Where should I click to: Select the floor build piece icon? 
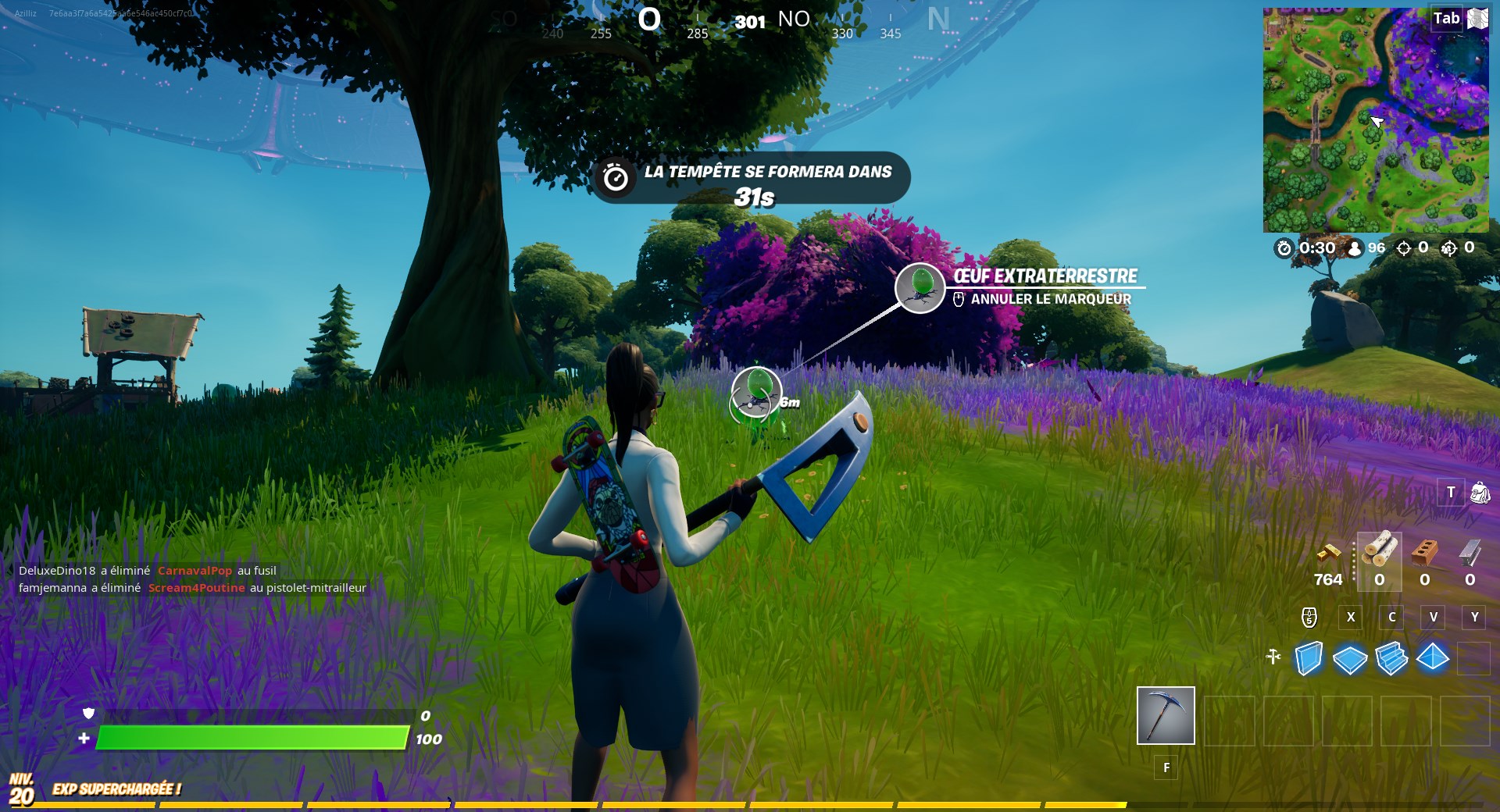coord(1351,660)
